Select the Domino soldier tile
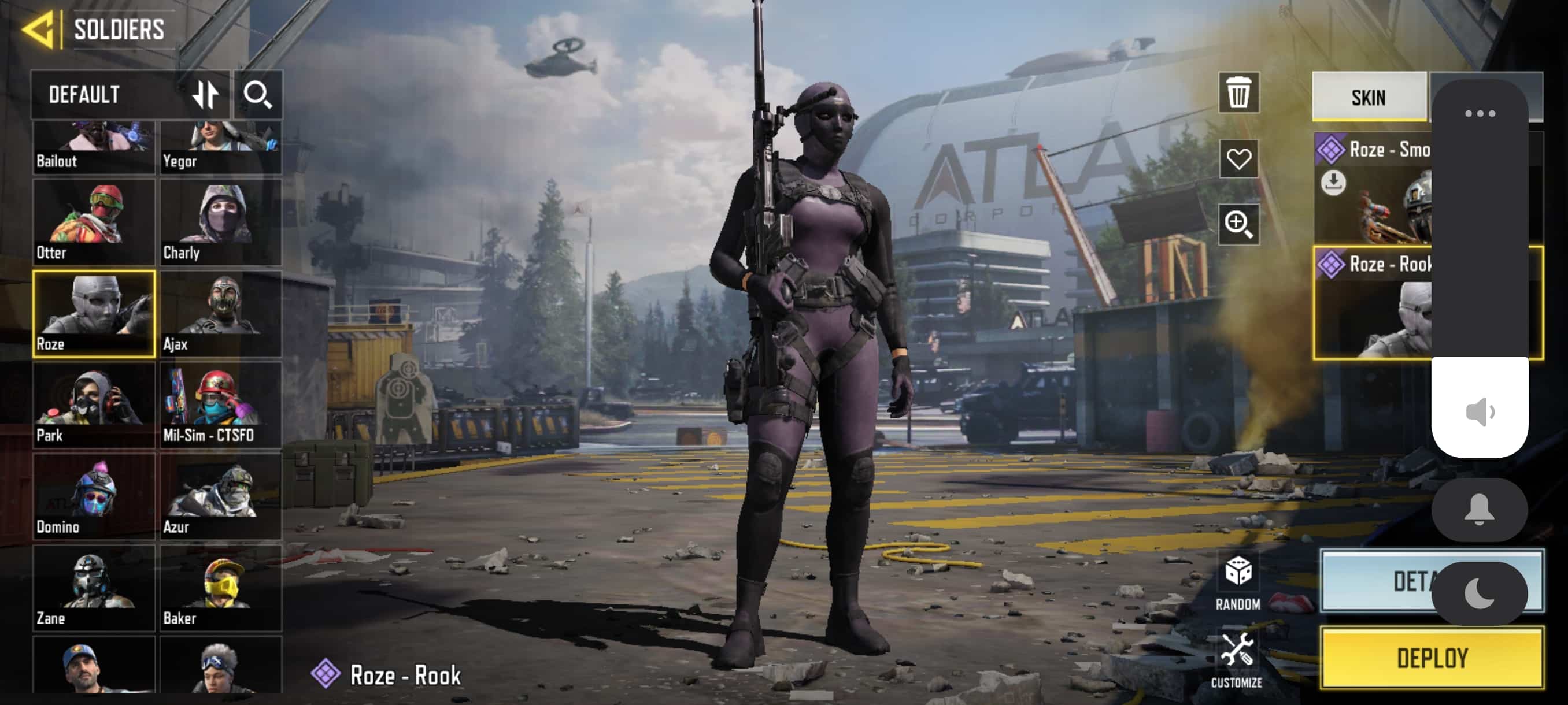 [x=94, y=496]
